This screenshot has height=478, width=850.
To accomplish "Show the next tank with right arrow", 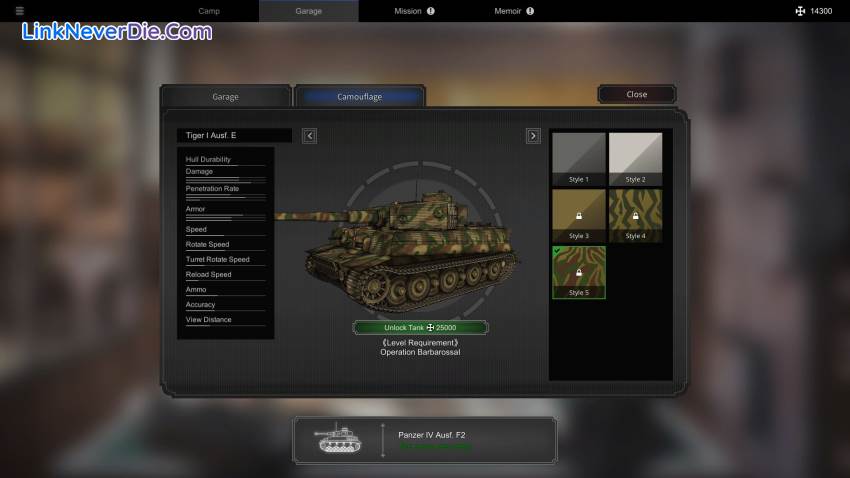I will click(533, 136).
